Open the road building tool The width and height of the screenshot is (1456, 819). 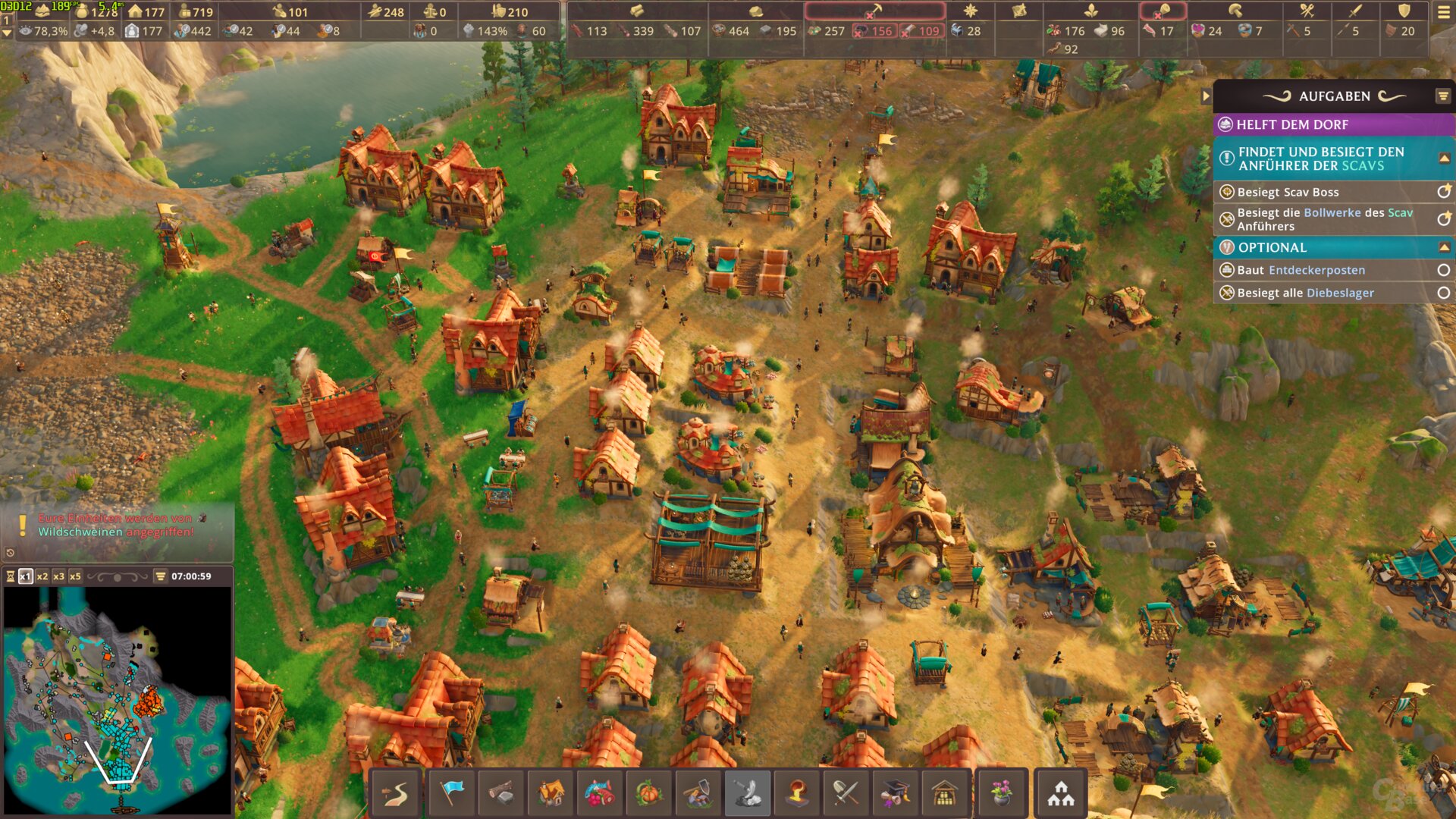(395, 793)
